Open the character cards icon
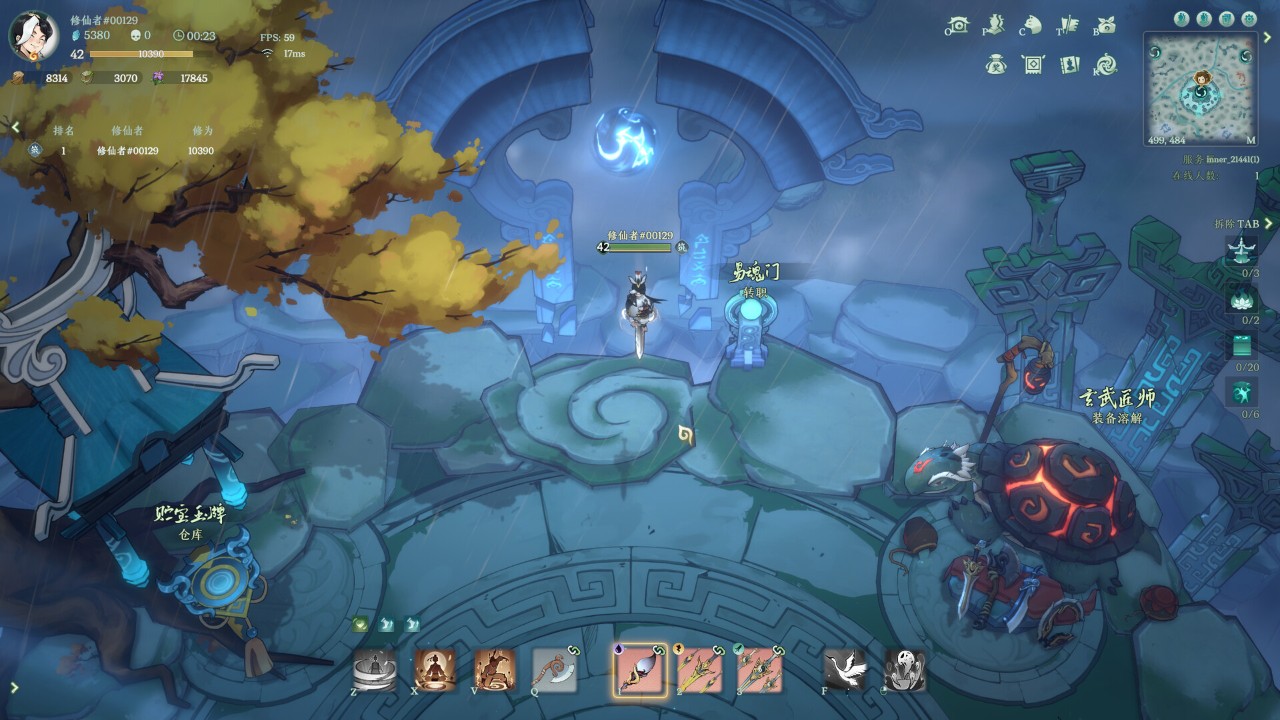This screenshot has width=1280, height=720. click(x=1069, y=65)
